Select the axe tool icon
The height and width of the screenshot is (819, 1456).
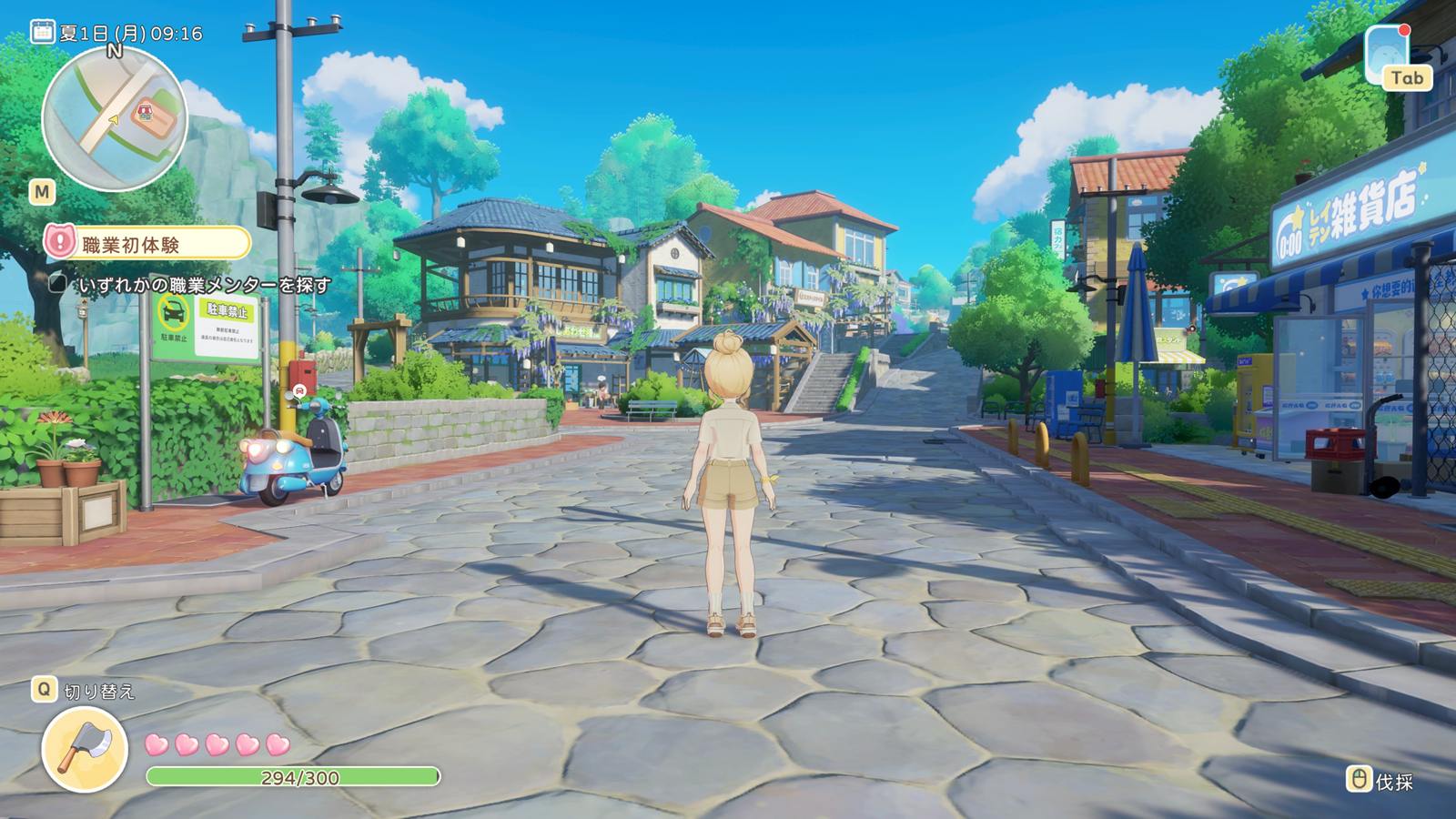tap(84, 748)
